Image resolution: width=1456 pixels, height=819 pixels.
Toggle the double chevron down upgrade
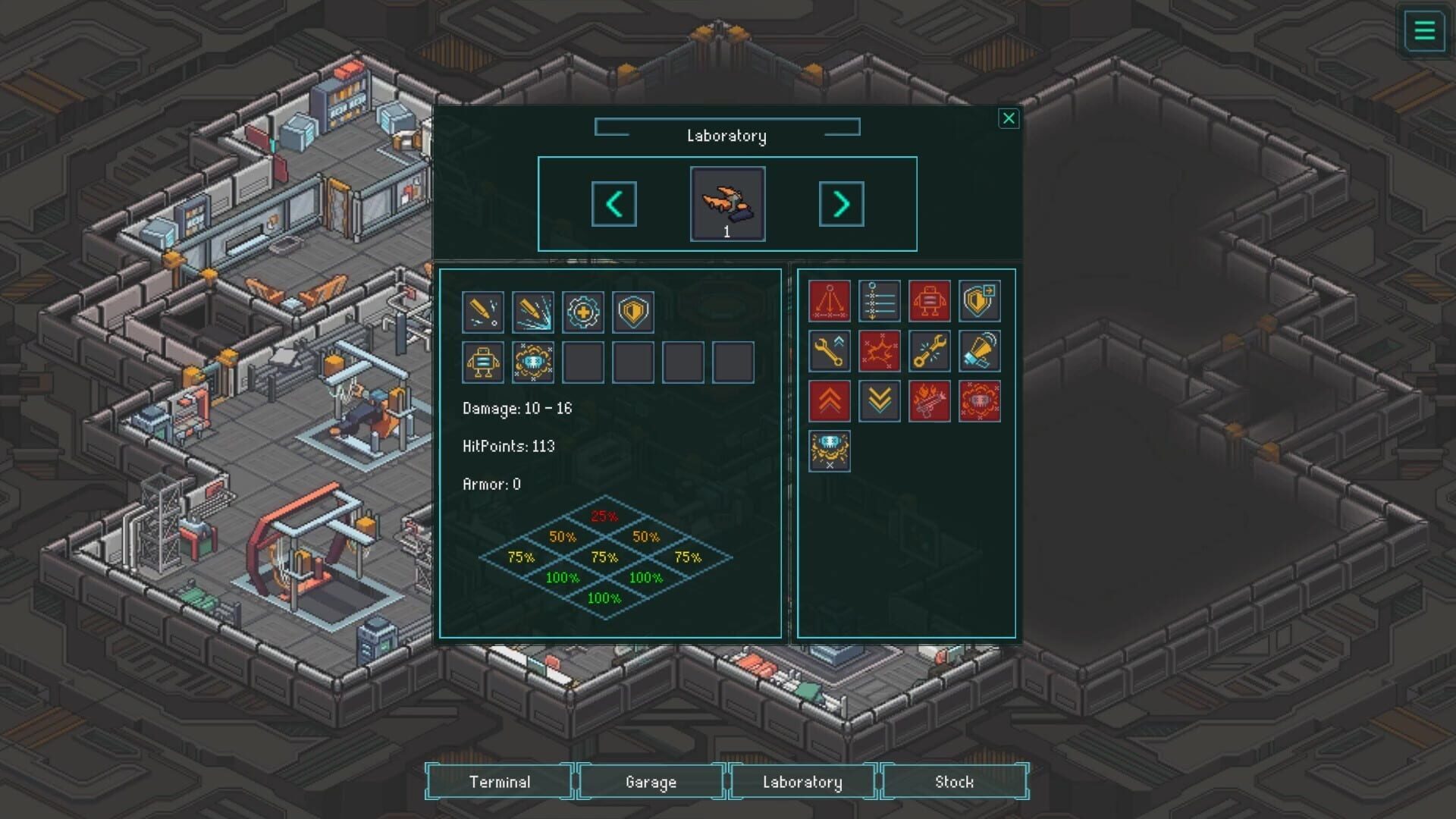(x=880, y=401)
